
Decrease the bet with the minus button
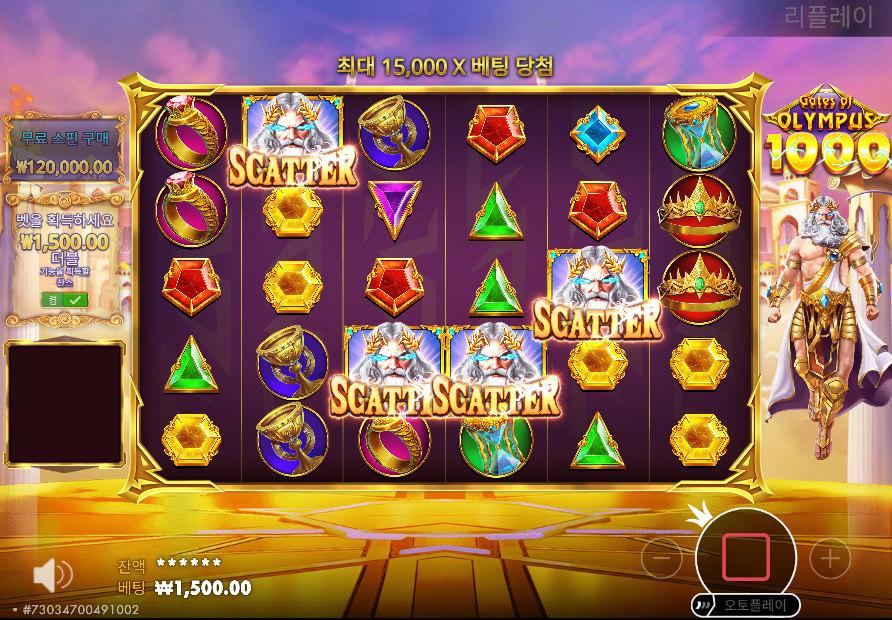661,559
